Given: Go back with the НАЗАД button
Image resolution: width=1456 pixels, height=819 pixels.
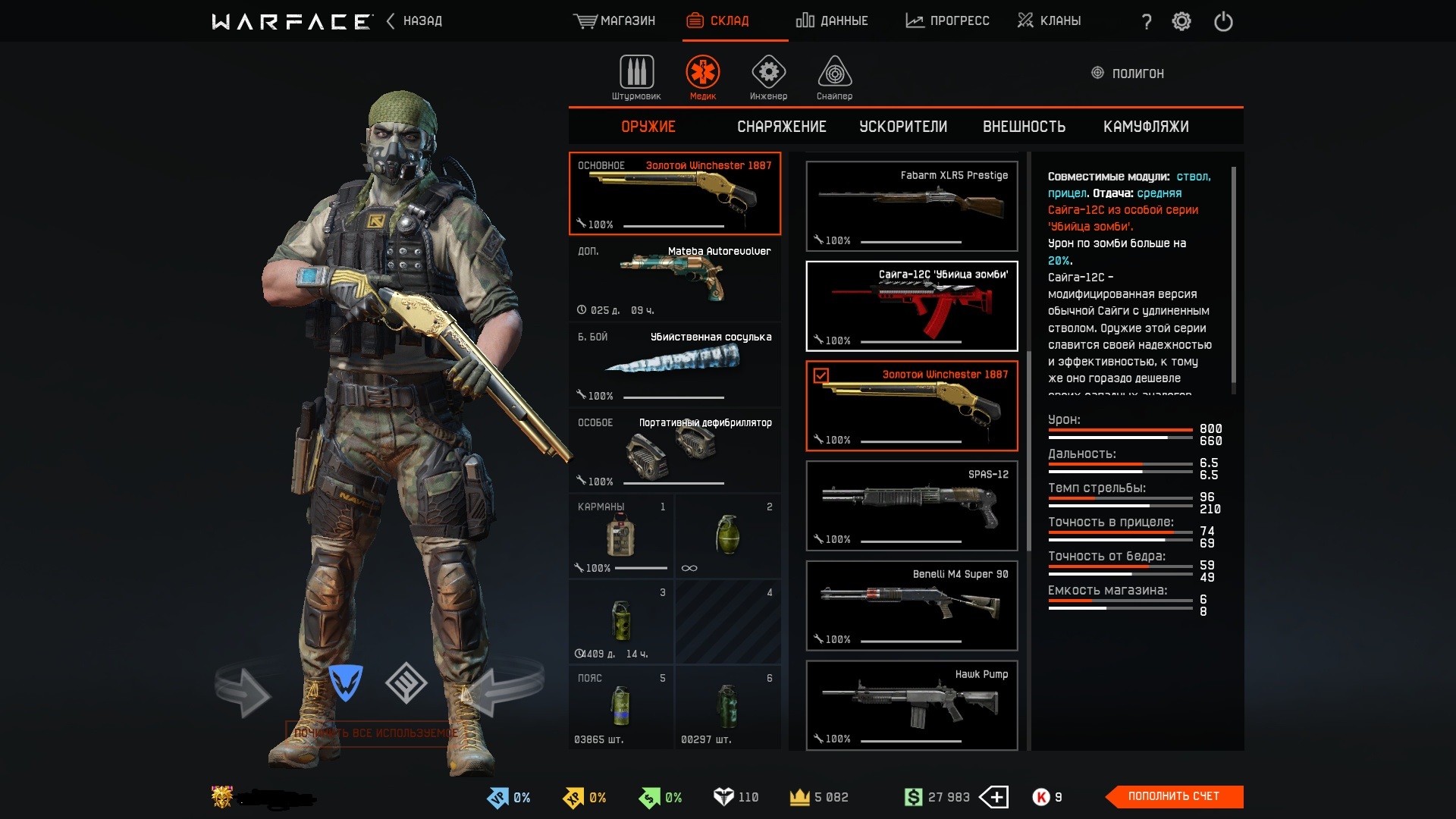Looking at the screenshot, I should [x=414, y=20].
